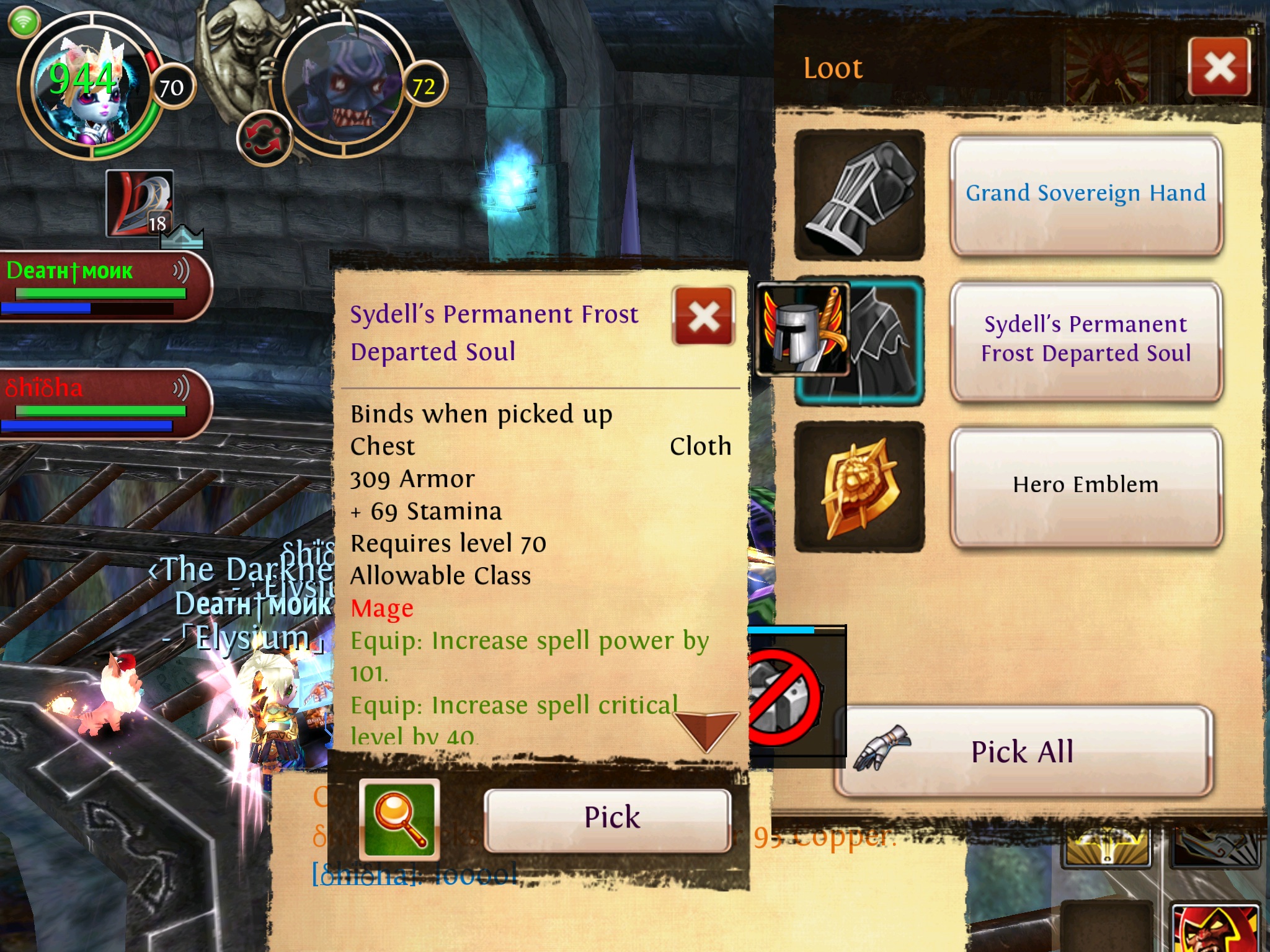Select the Hero Emblem loot button

click(x=1085, y=485)
